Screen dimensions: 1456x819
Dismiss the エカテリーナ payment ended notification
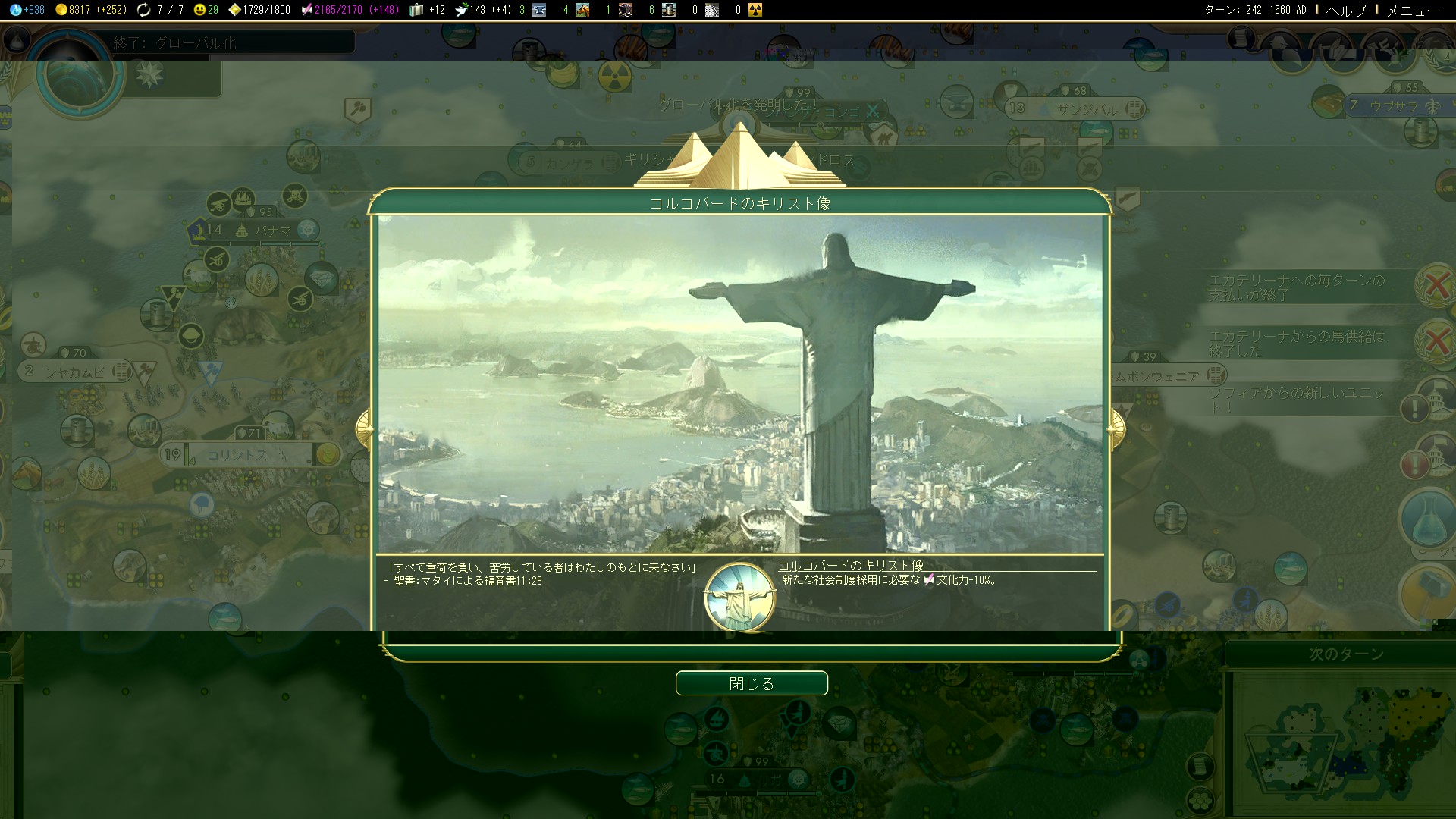pyautogui.click(x=1436, y=286)
